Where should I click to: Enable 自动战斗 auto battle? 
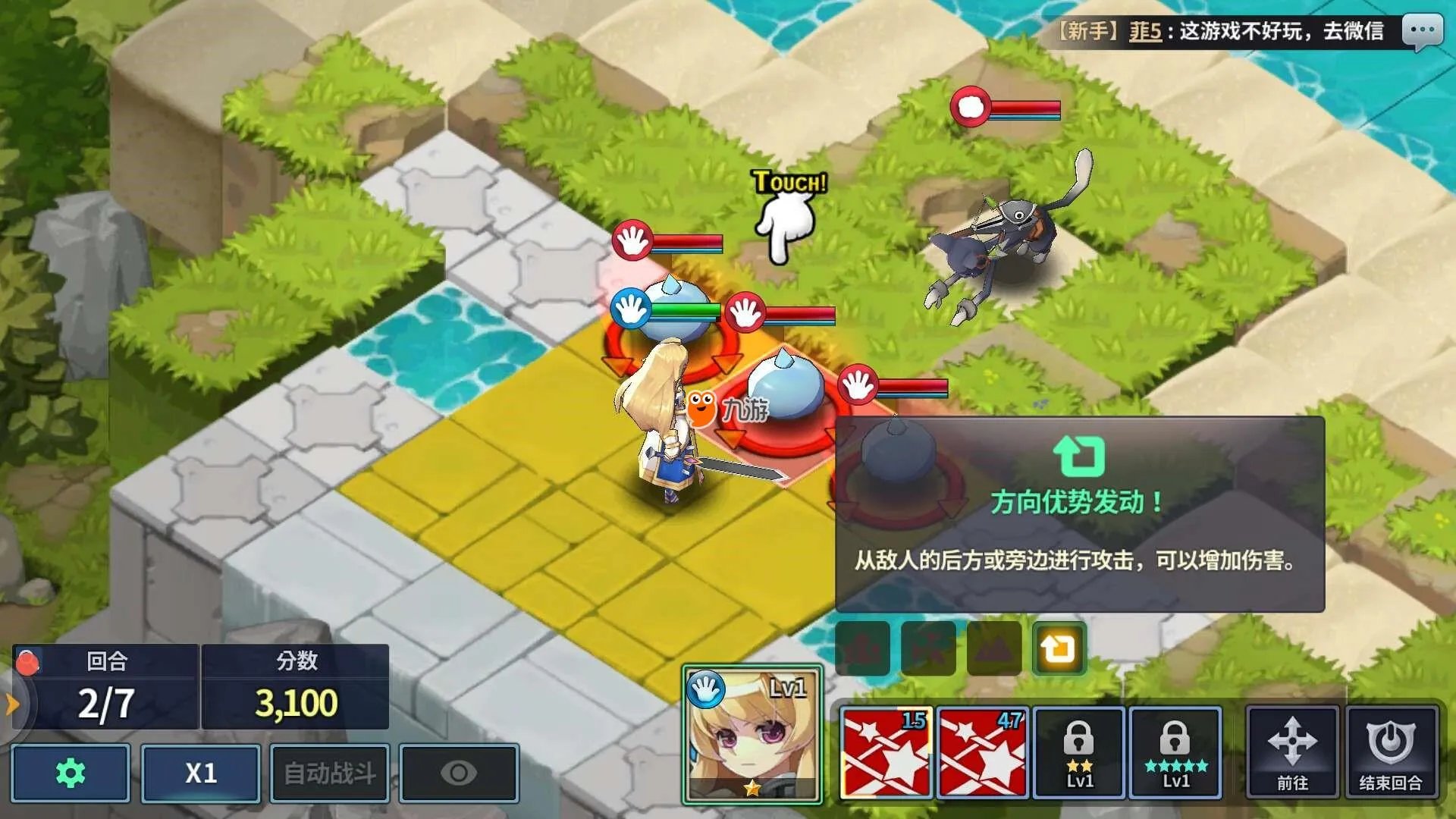[x=330, y=773]
